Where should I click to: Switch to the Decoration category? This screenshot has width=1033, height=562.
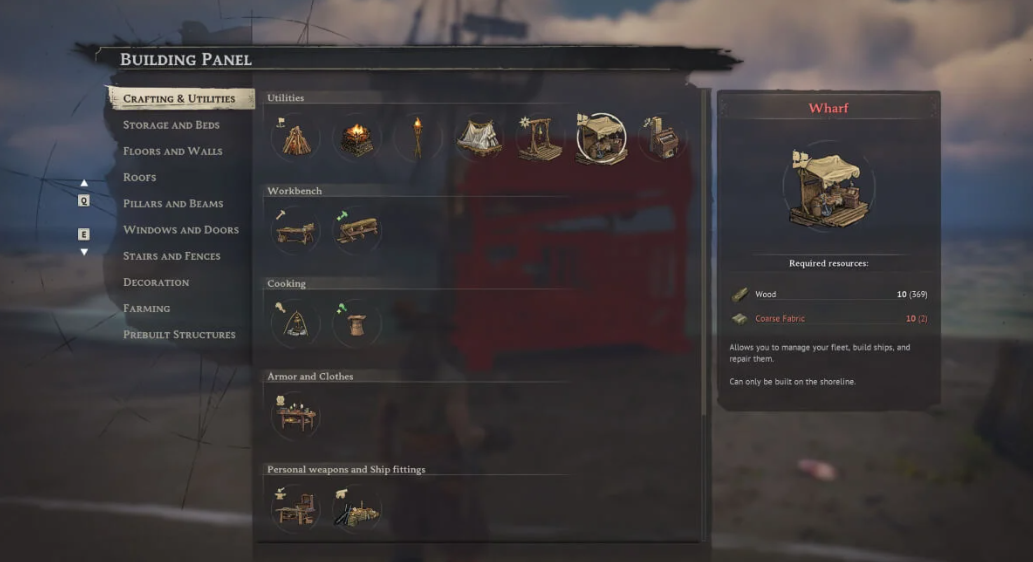click(155, 282)
